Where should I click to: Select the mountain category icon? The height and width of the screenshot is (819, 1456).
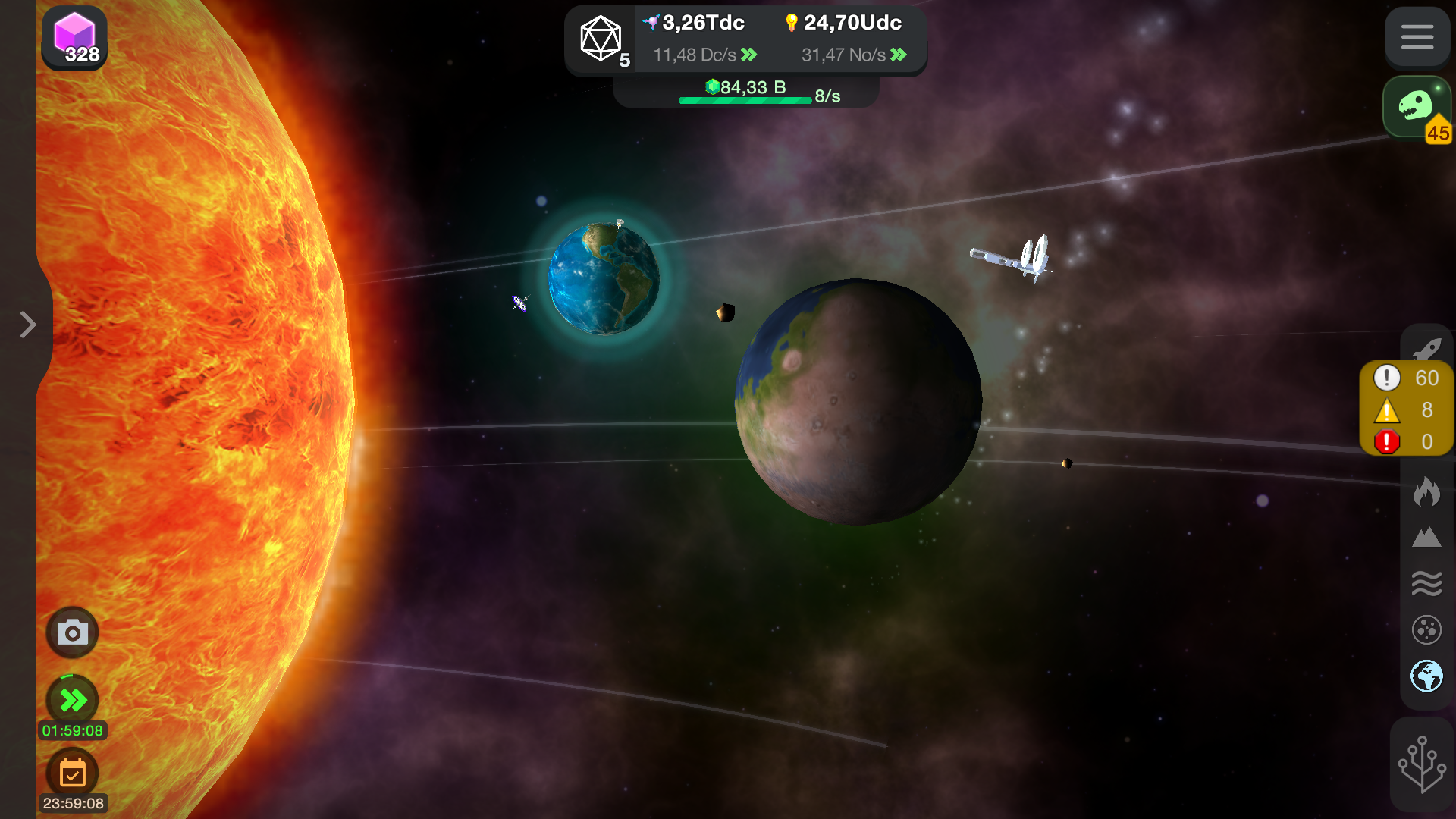tap(1426, 538)
